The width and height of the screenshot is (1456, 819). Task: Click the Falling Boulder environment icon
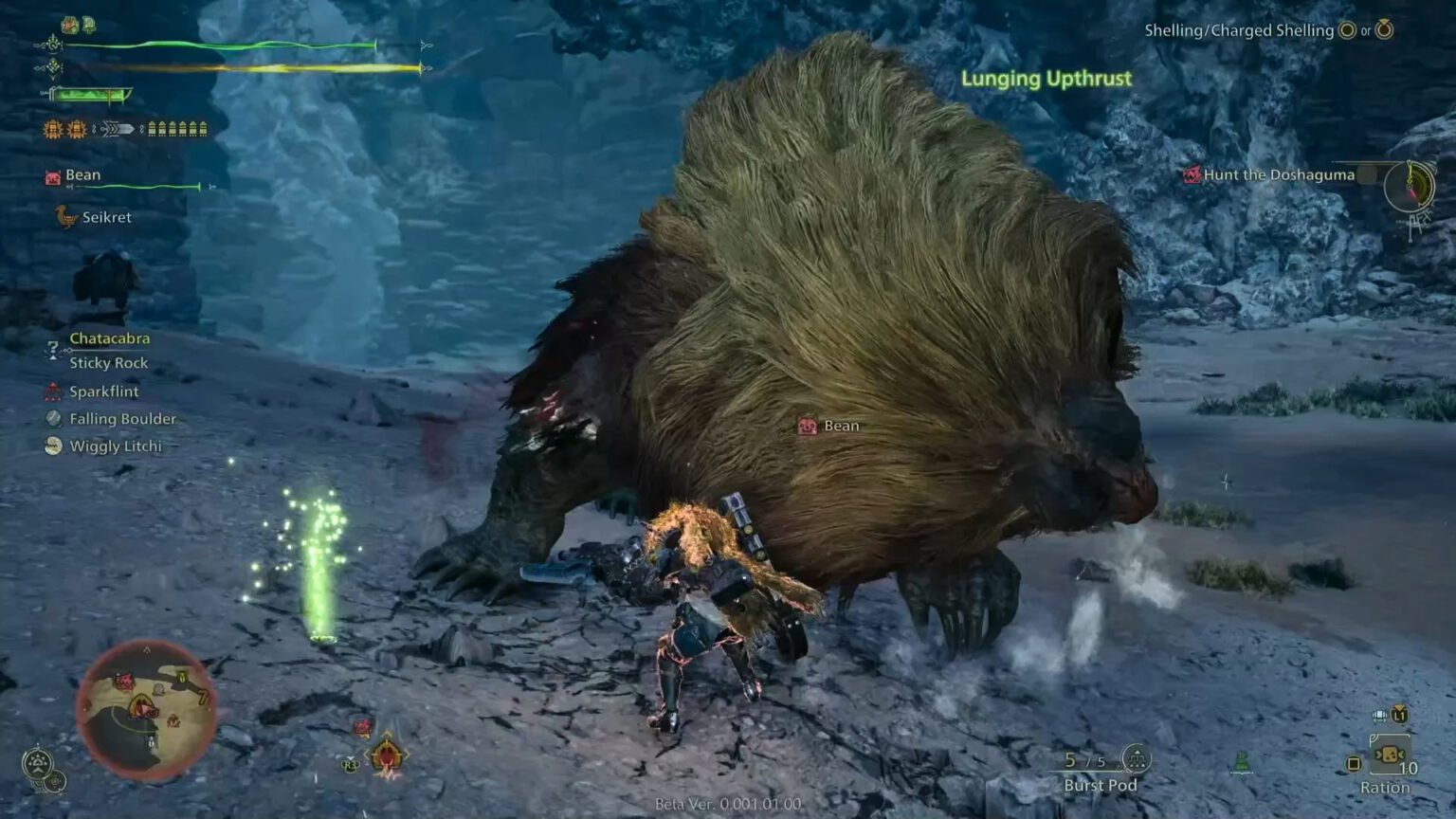[x=52, y=418]
